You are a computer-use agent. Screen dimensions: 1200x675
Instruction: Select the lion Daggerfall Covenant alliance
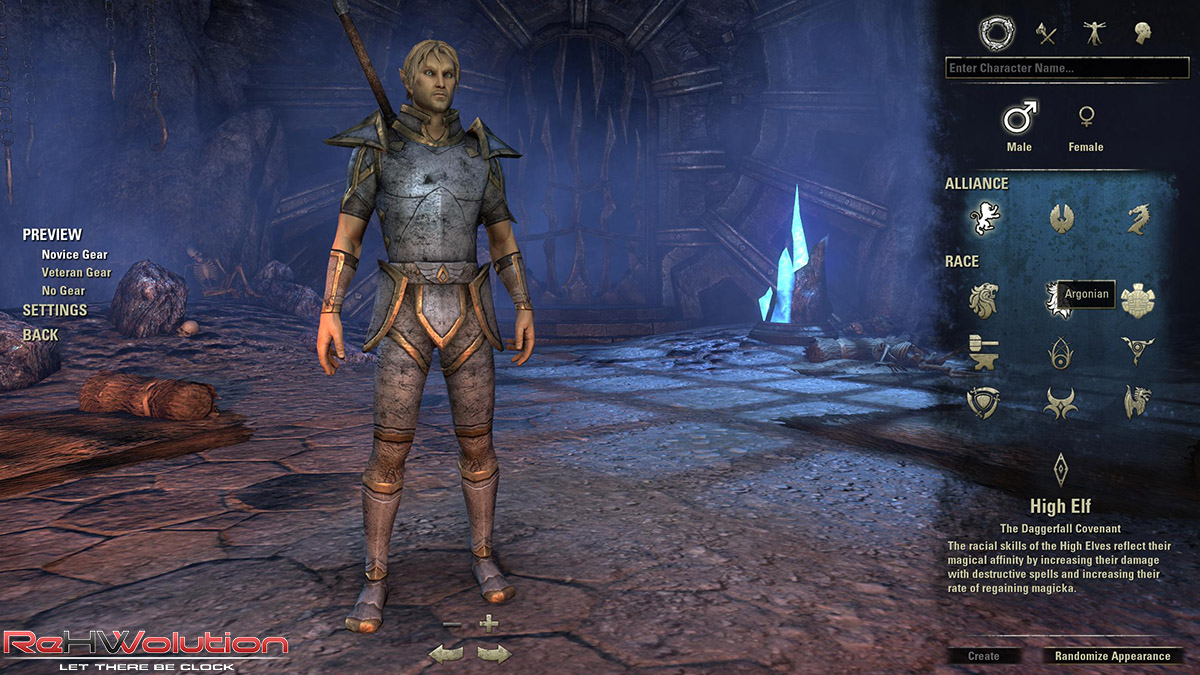[984, 217]
